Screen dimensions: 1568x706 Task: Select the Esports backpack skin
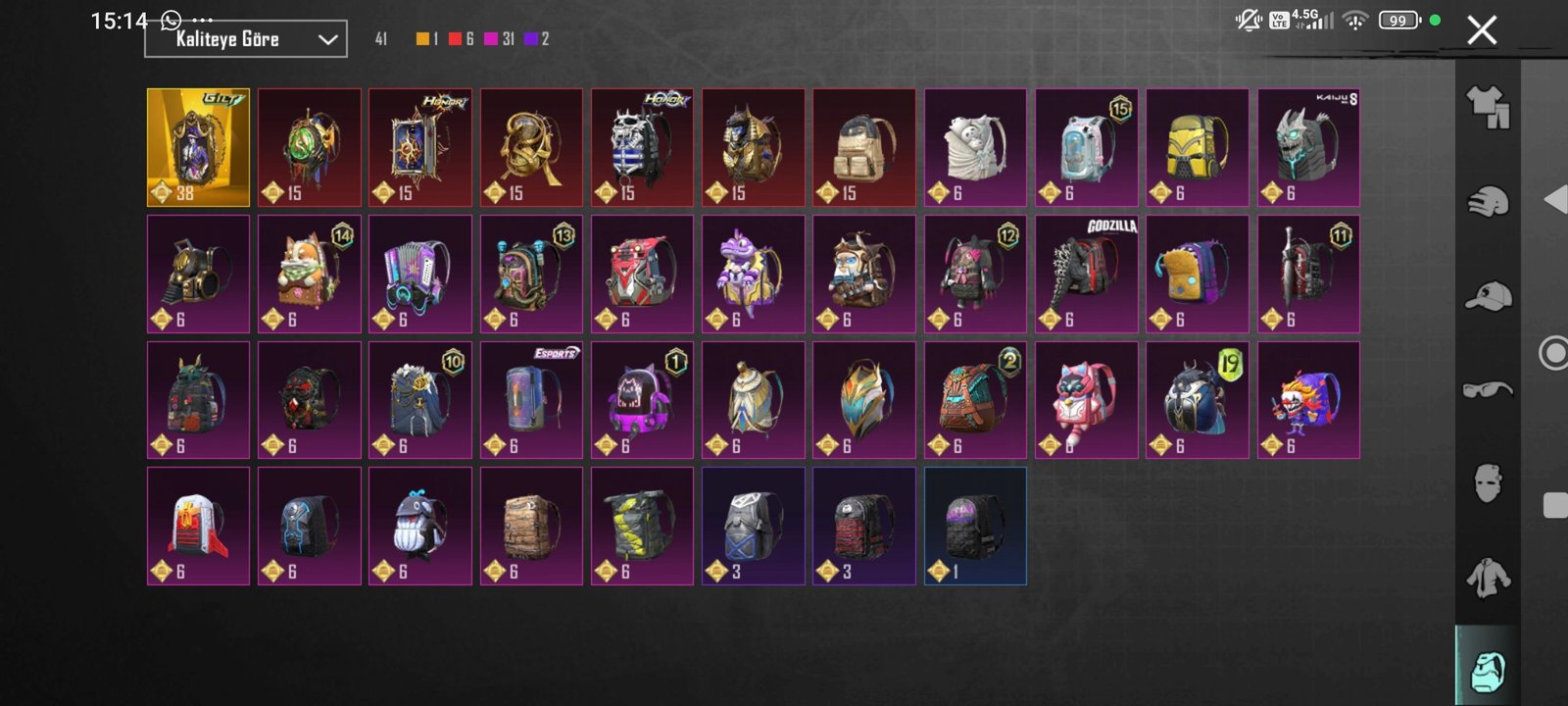pos(531,399)
